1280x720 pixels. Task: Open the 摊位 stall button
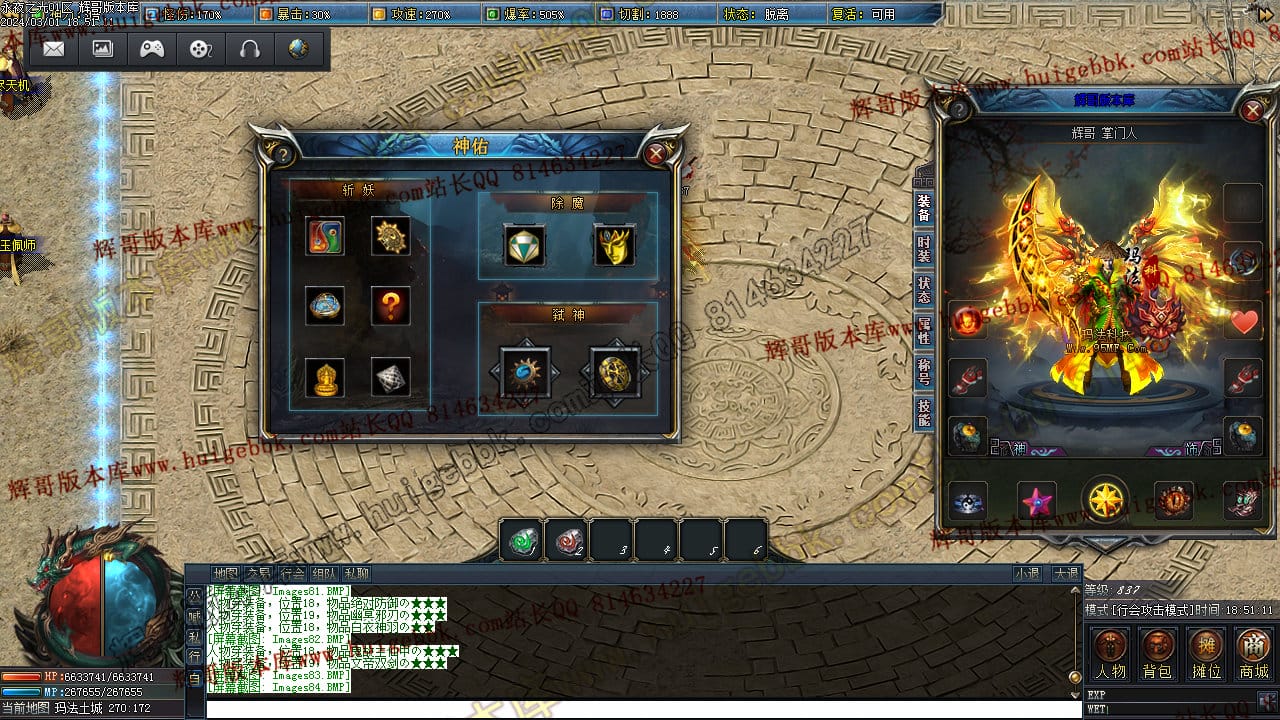click(1206, 654)
